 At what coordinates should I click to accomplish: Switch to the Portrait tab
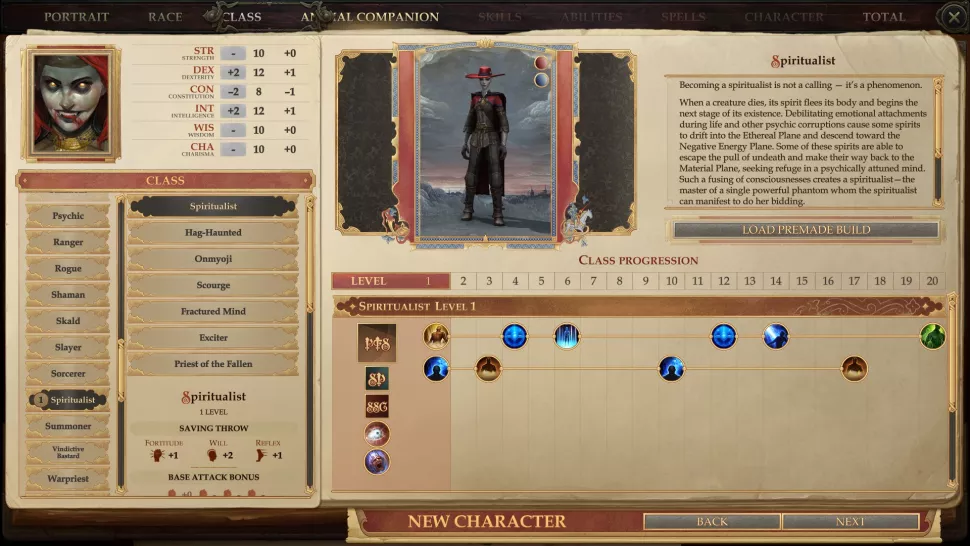(76, 17)
